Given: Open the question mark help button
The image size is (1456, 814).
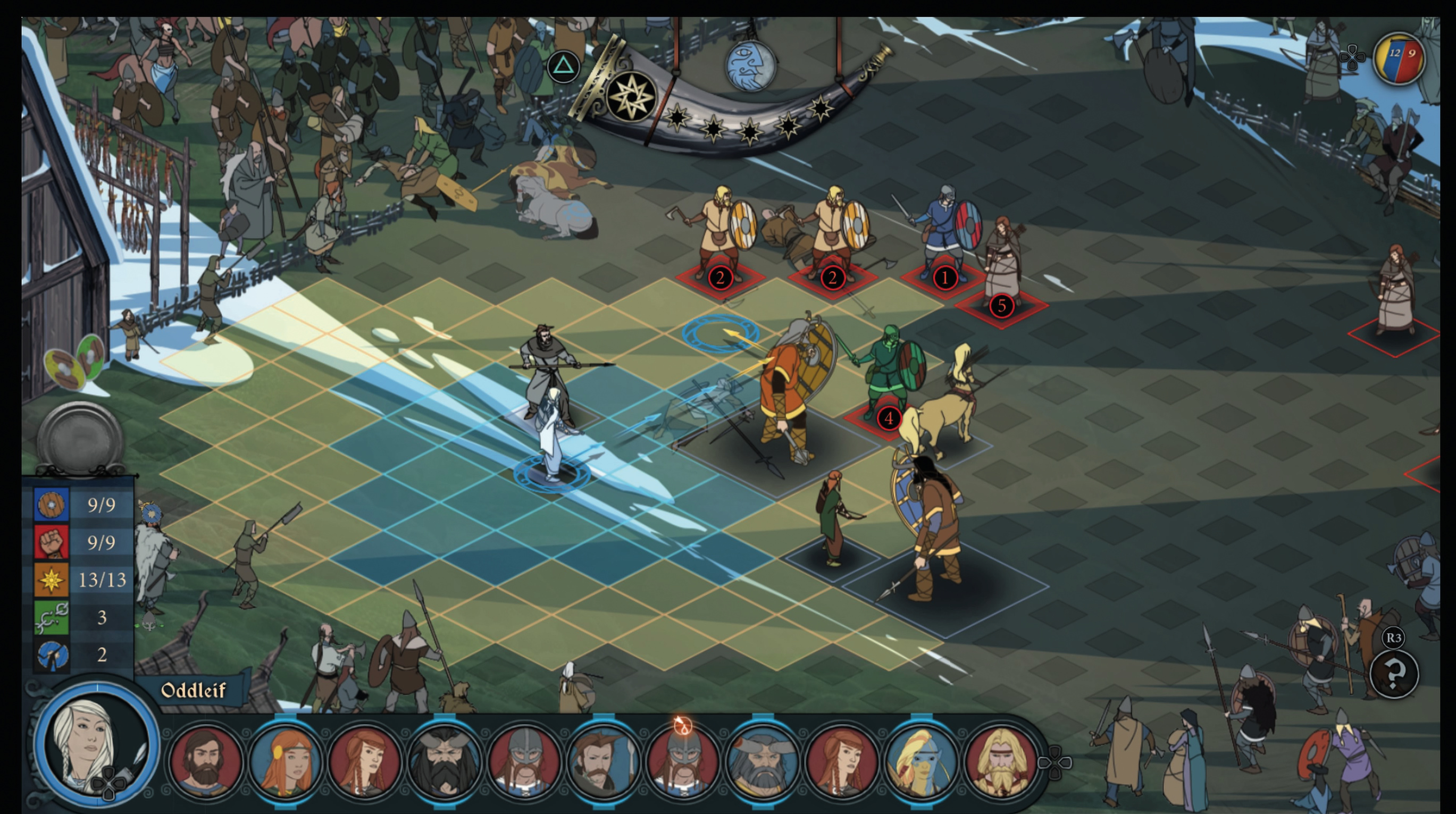Looking at the screenshot, I should pos(1394,673).
